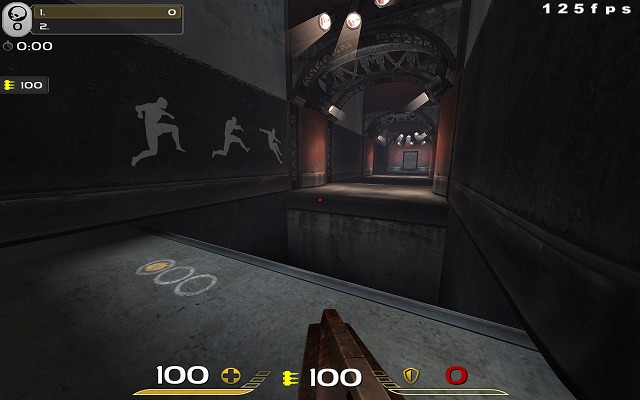Click the bullet ammo icon beside crosshair counter
This screenshot has width=640, height=400.
point(292,377)
